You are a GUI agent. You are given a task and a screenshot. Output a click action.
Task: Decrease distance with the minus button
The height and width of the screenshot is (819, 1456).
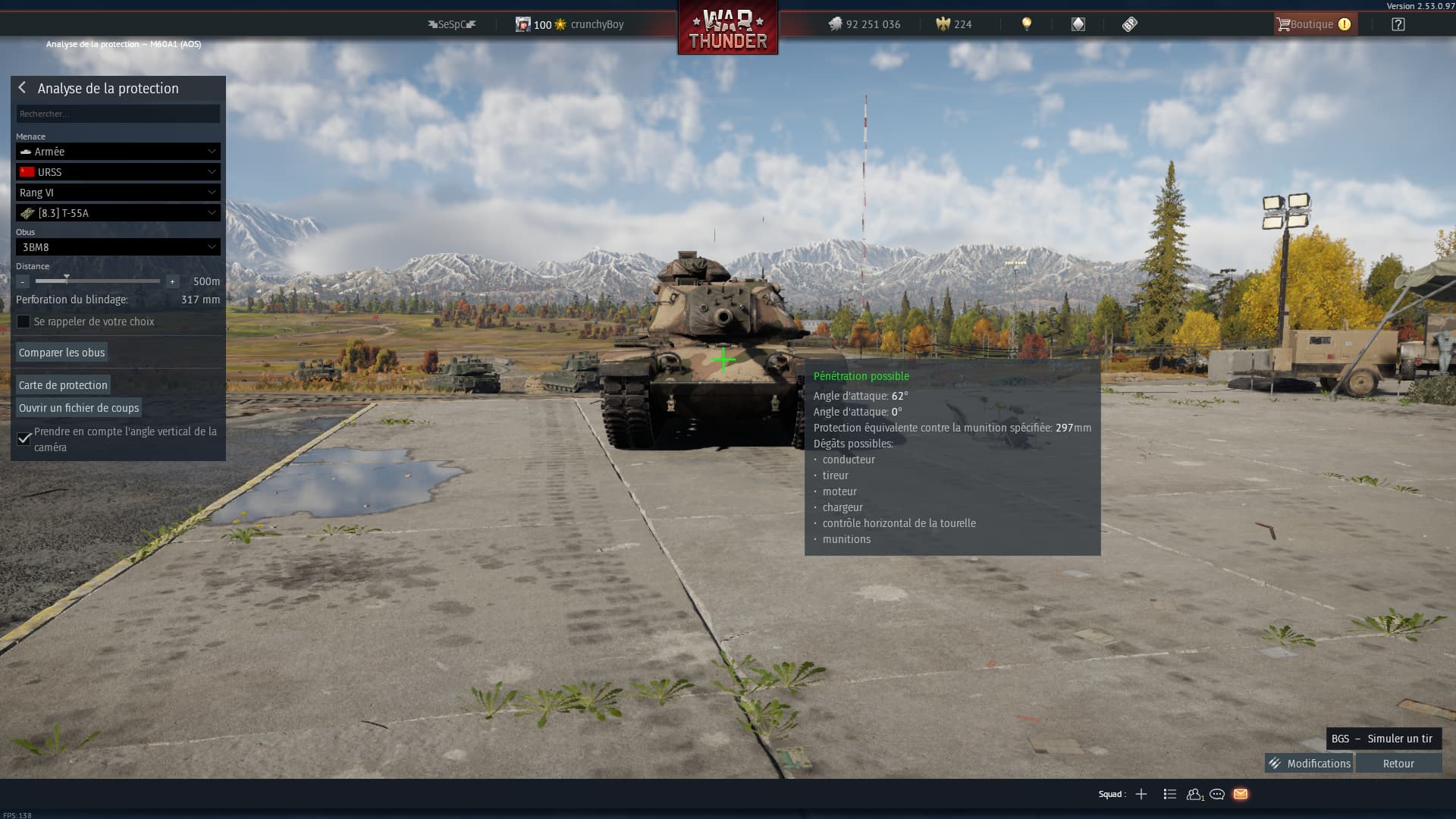[23, 281]
